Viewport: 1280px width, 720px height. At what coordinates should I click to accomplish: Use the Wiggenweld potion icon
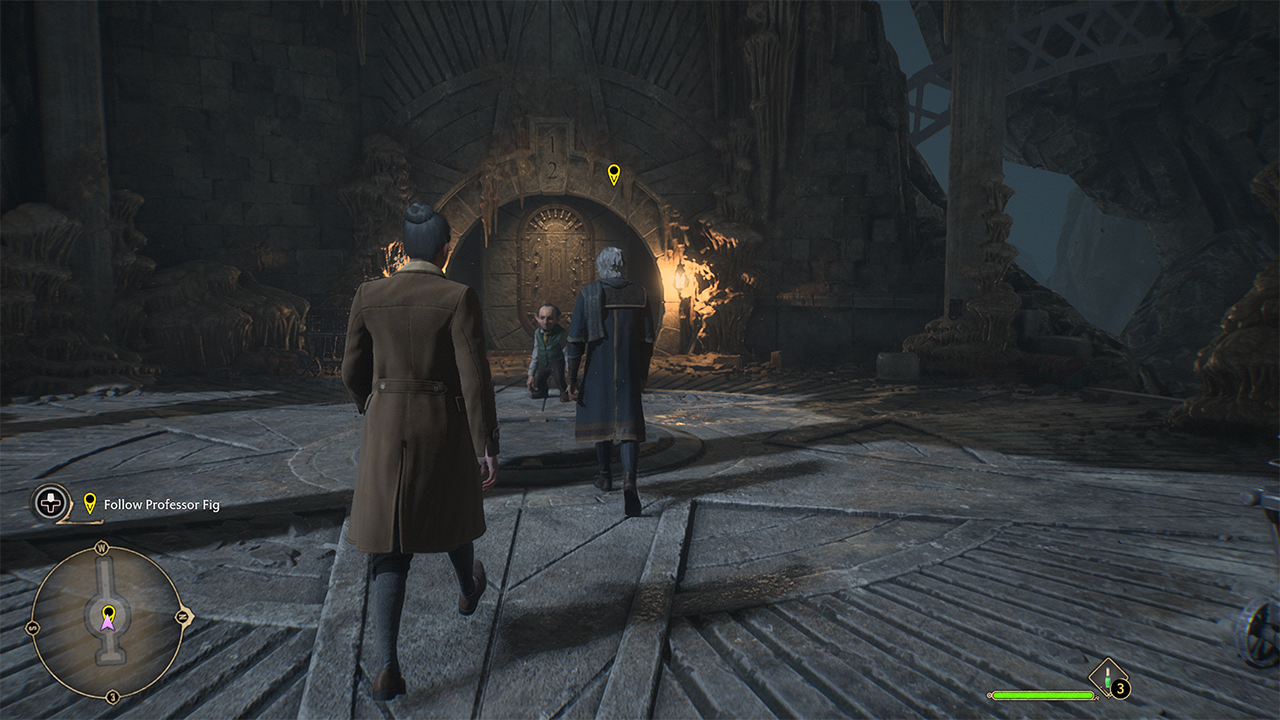[x=1108, y=677]
